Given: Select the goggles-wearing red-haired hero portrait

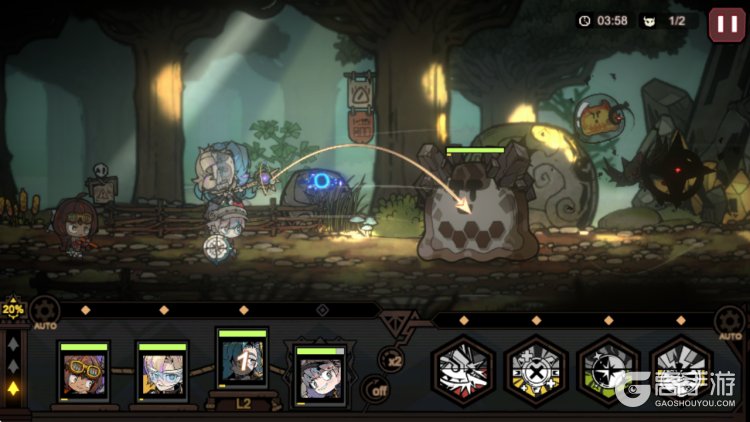Looking at the screenshot, I should (x=83, y=375).
